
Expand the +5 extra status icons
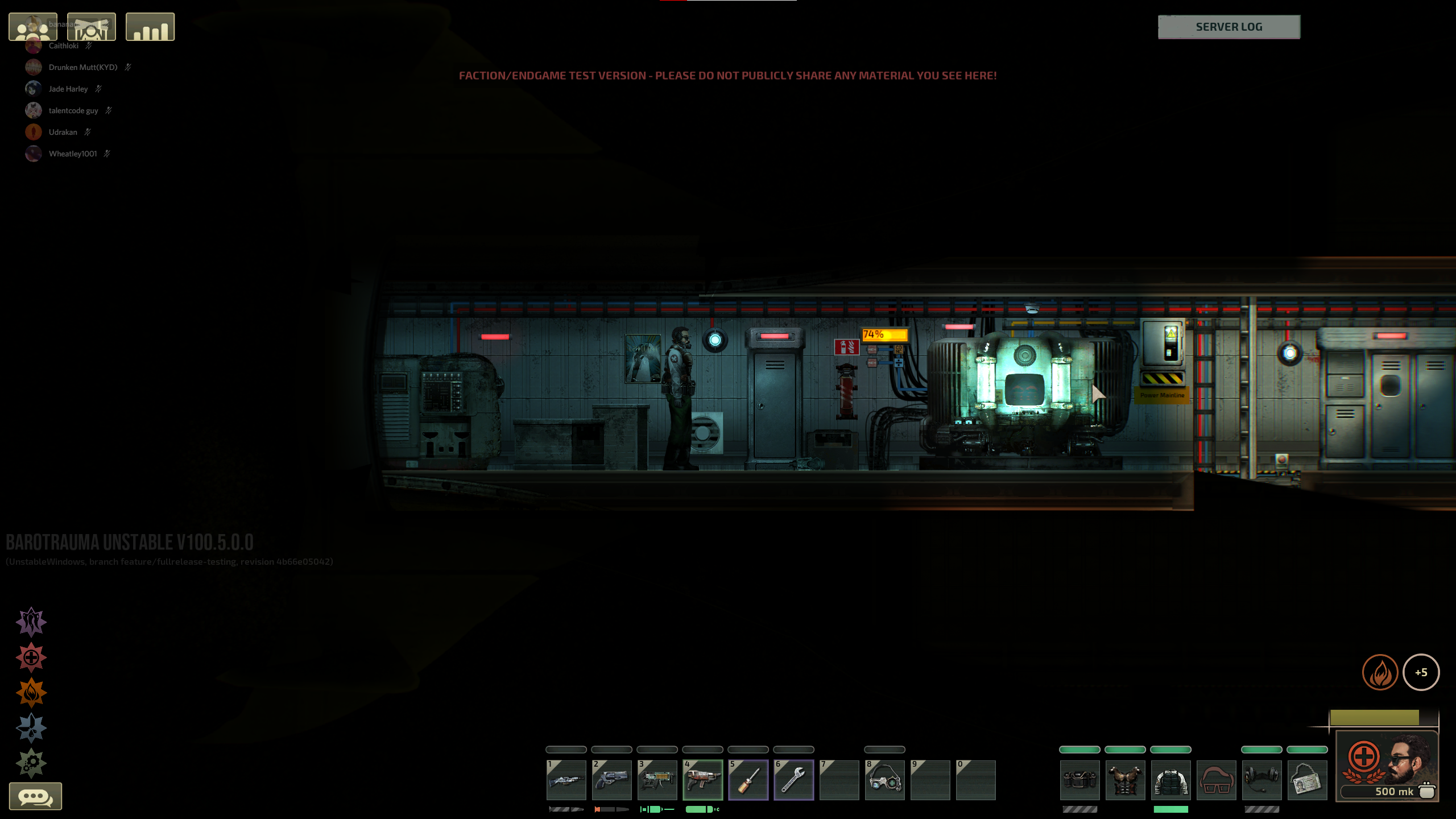point(1421,672)
